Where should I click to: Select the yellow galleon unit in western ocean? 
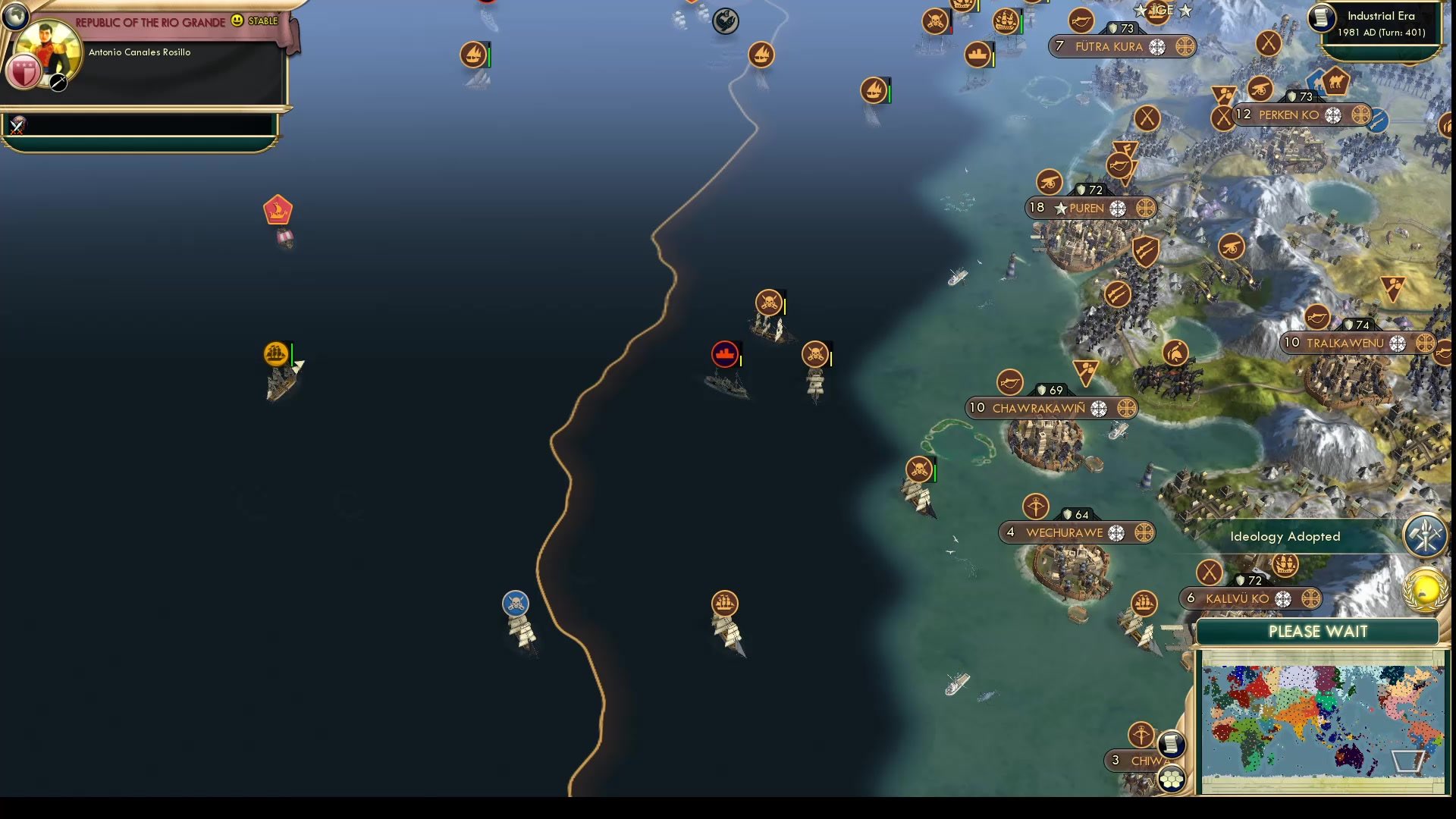click(275, 352)
